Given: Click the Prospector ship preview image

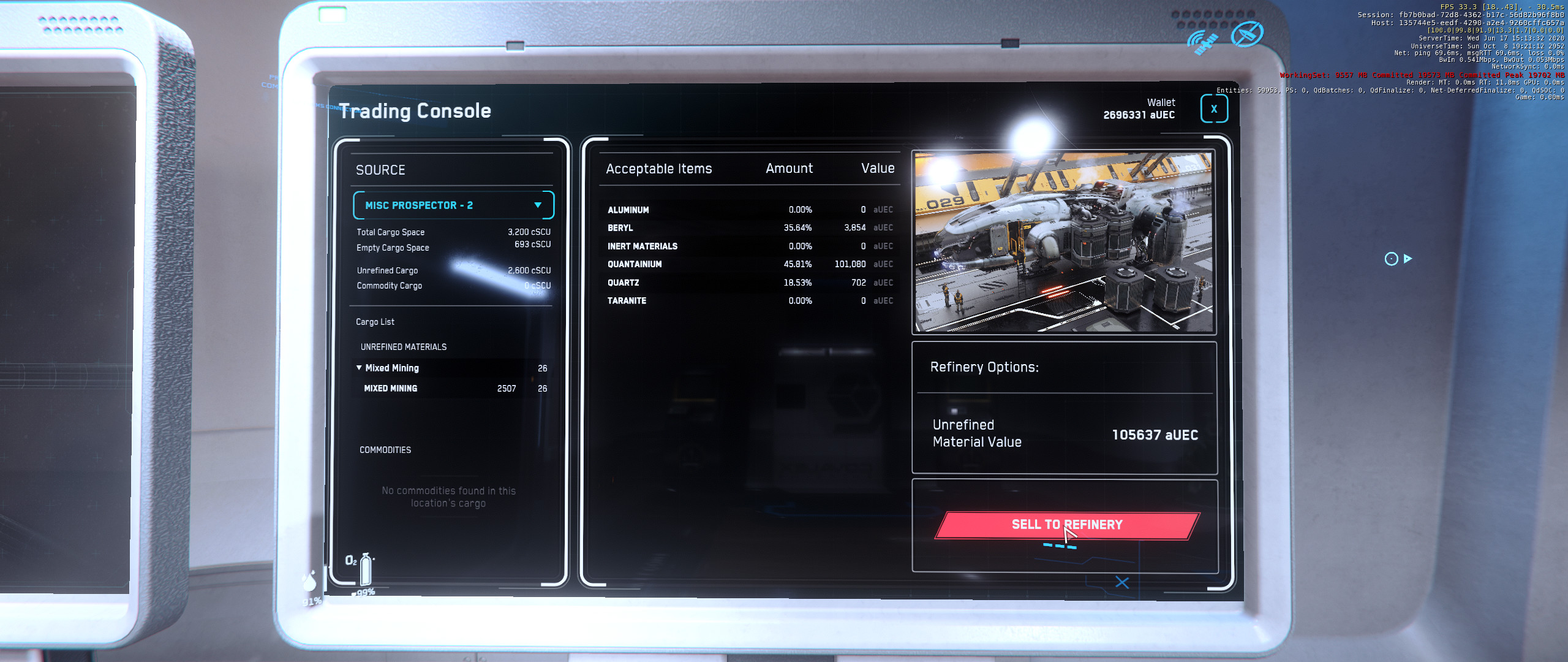Looking at the screenshot, I should (1063, 242).
